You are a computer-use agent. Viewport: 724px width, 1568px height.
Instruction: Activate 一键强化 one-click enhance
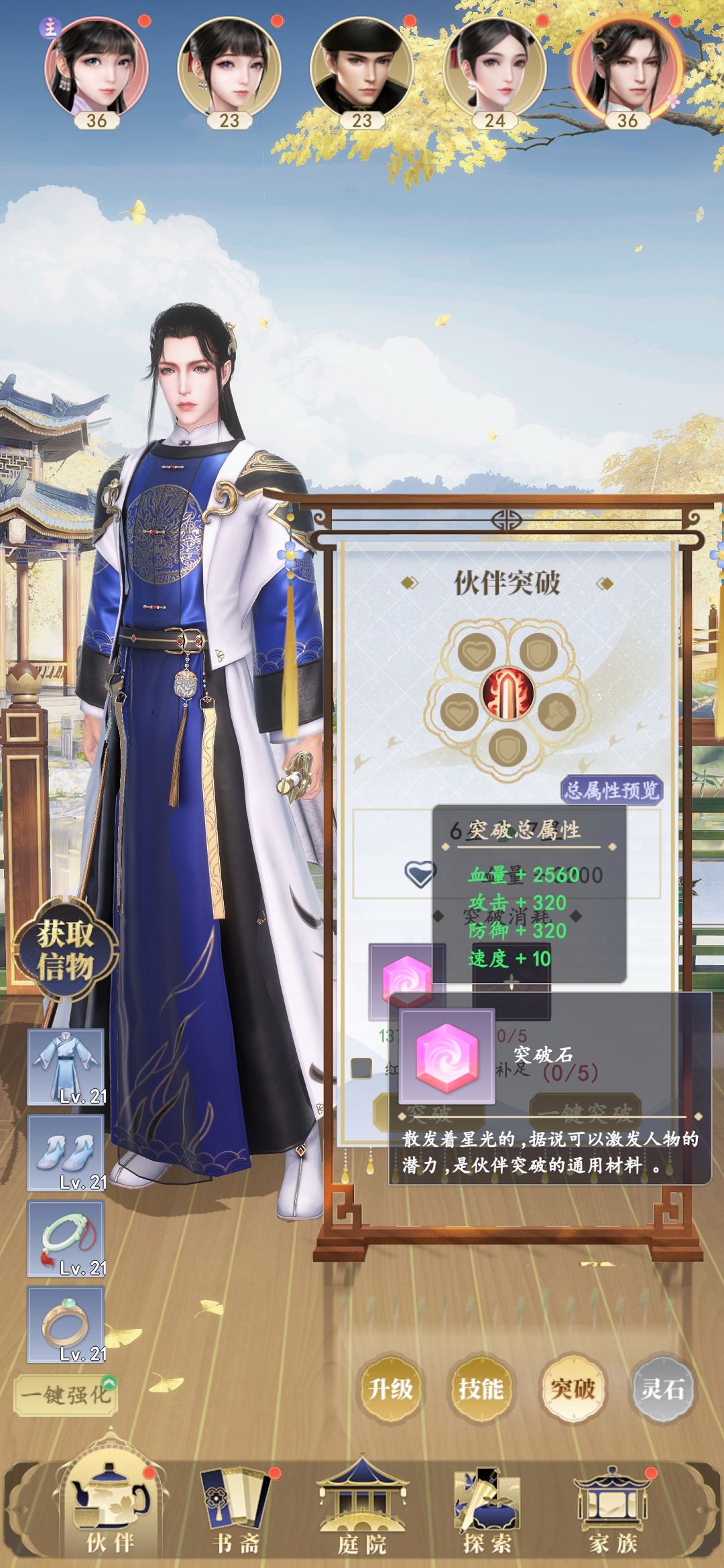(66, 1394)
